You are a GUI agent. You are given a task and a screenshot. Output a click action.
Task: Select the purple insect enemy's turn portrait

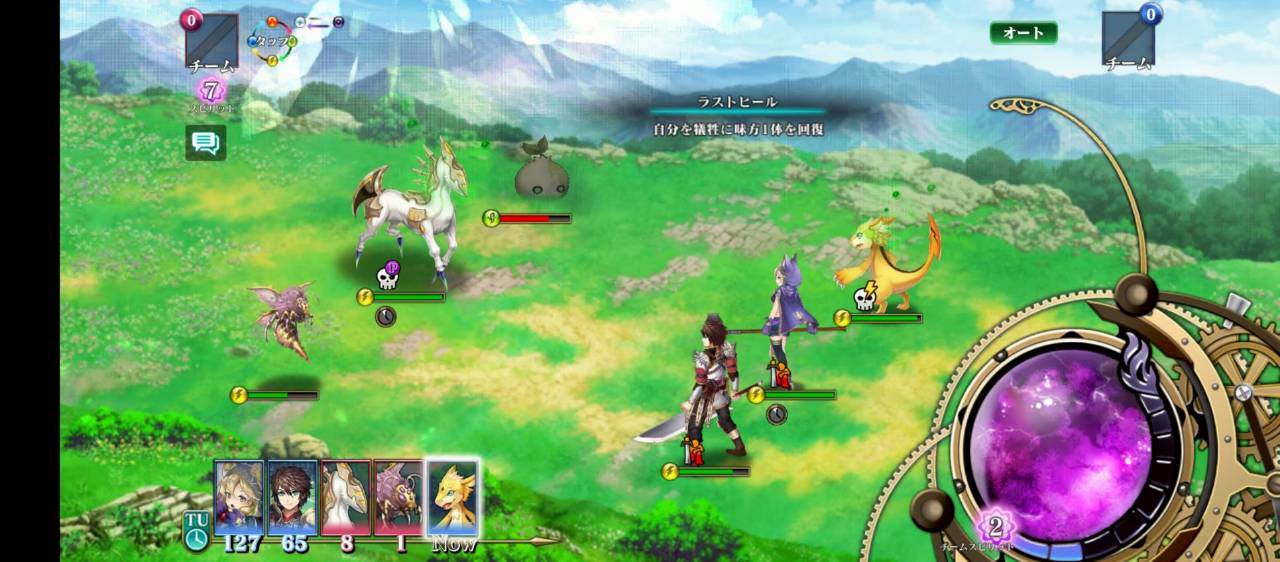(x=399, y=497)
